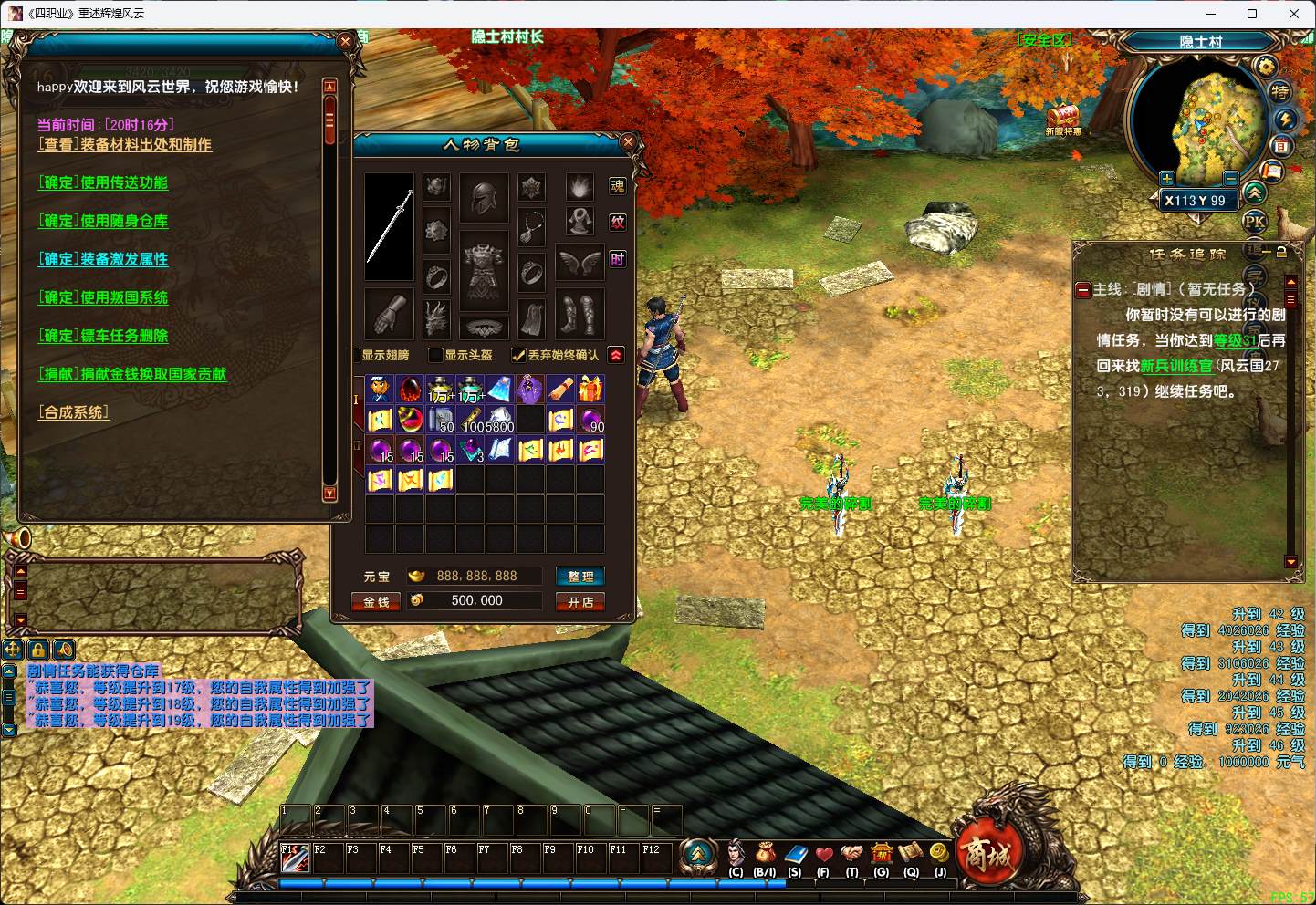Open the 商城 shop orb
This screenshot has height=905, width=1316.
pos(987,855)
